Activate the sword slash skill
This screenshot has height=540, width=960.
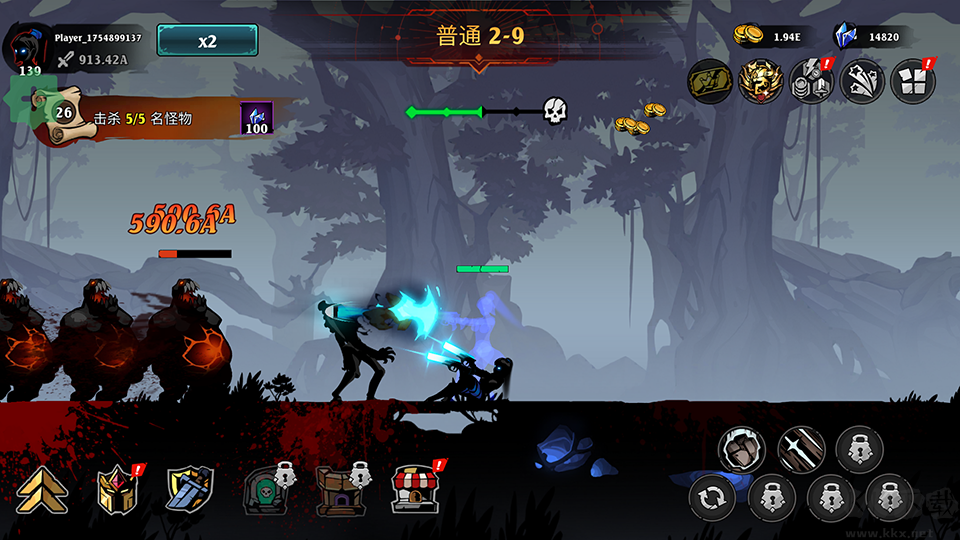coord(801,449)
